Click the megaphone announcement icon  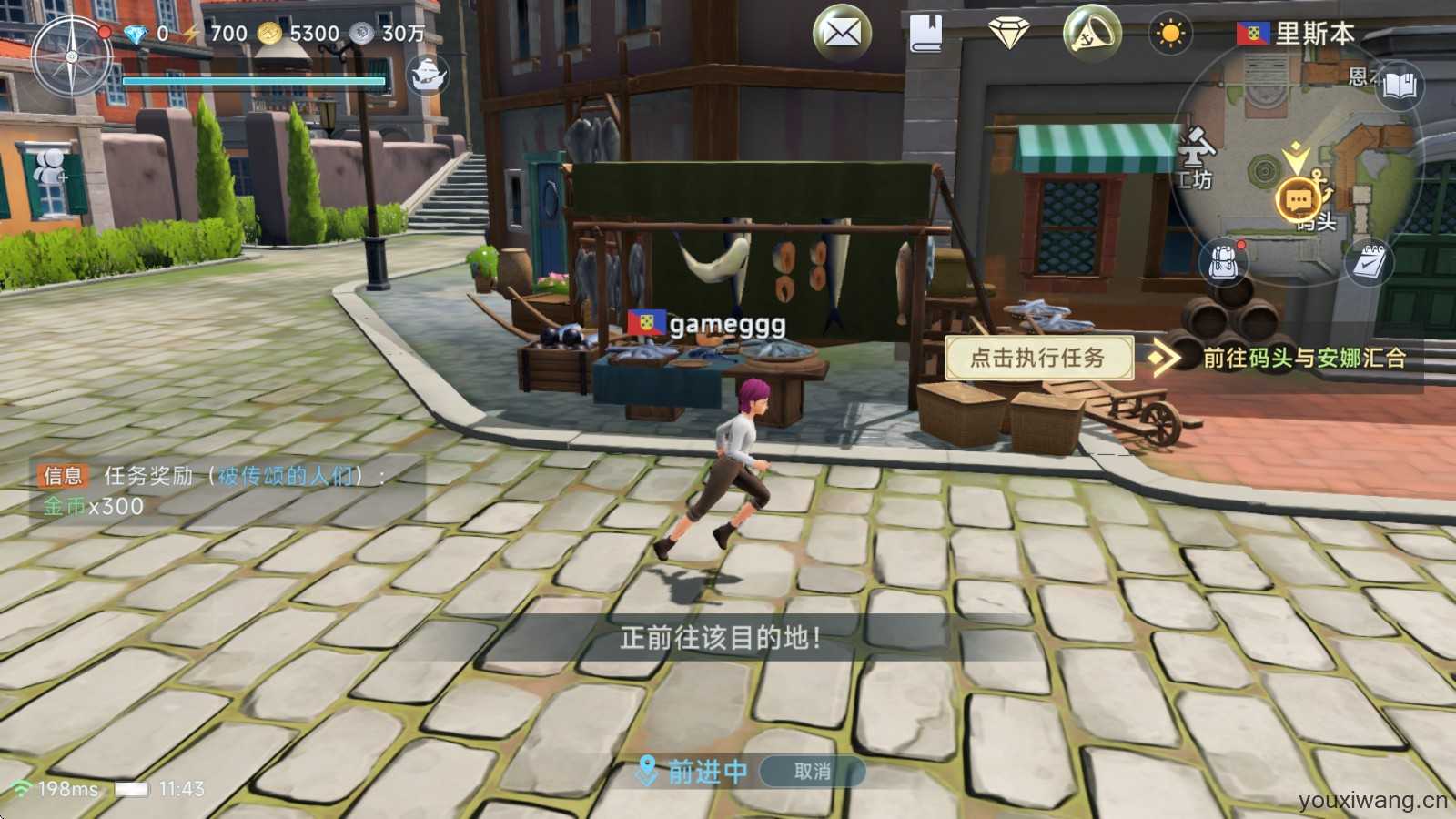(1091, 34)
